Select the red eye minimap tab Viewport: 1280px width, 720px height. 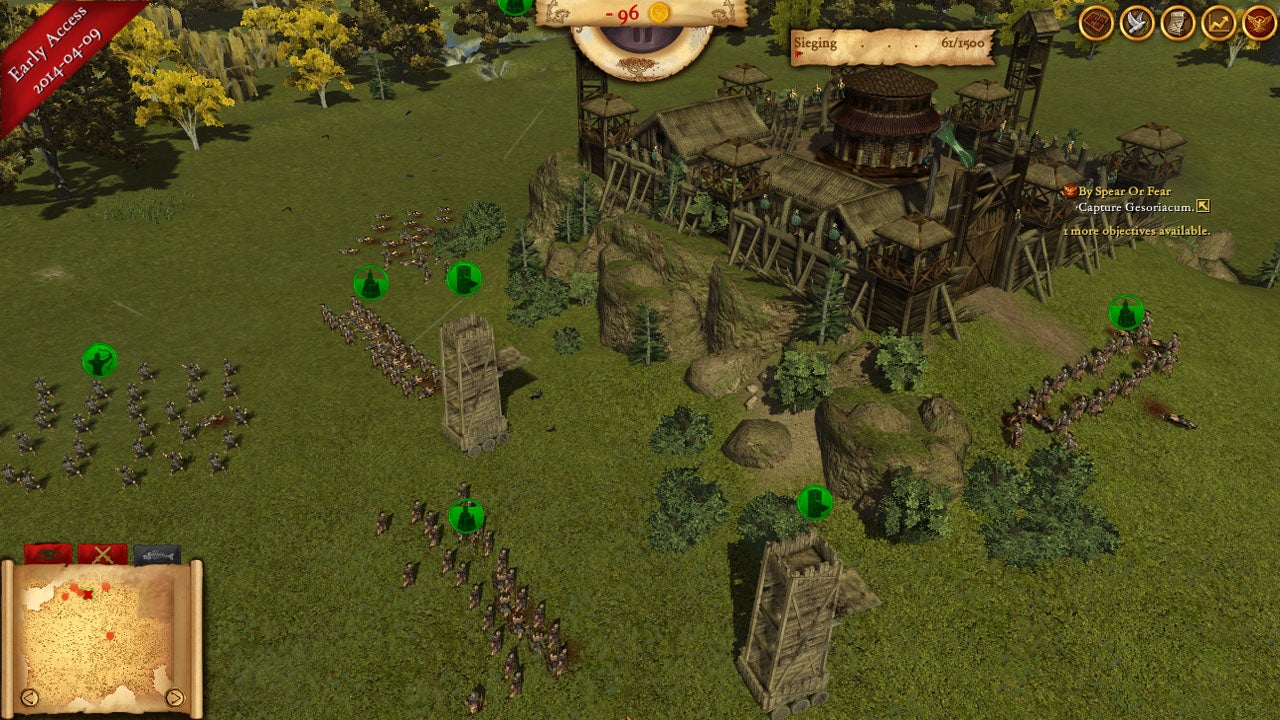click(x=47, y=554)
